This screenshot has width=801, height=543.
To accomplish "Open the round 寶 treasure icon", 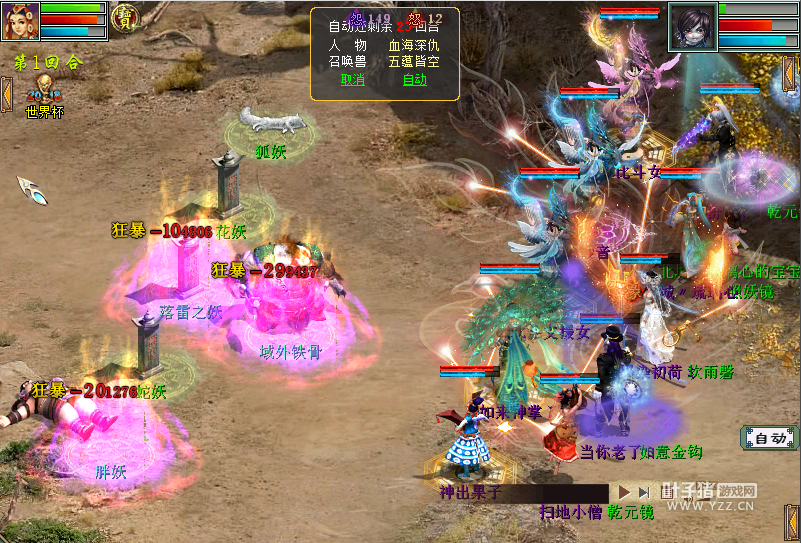I will (x=124, y=18).
